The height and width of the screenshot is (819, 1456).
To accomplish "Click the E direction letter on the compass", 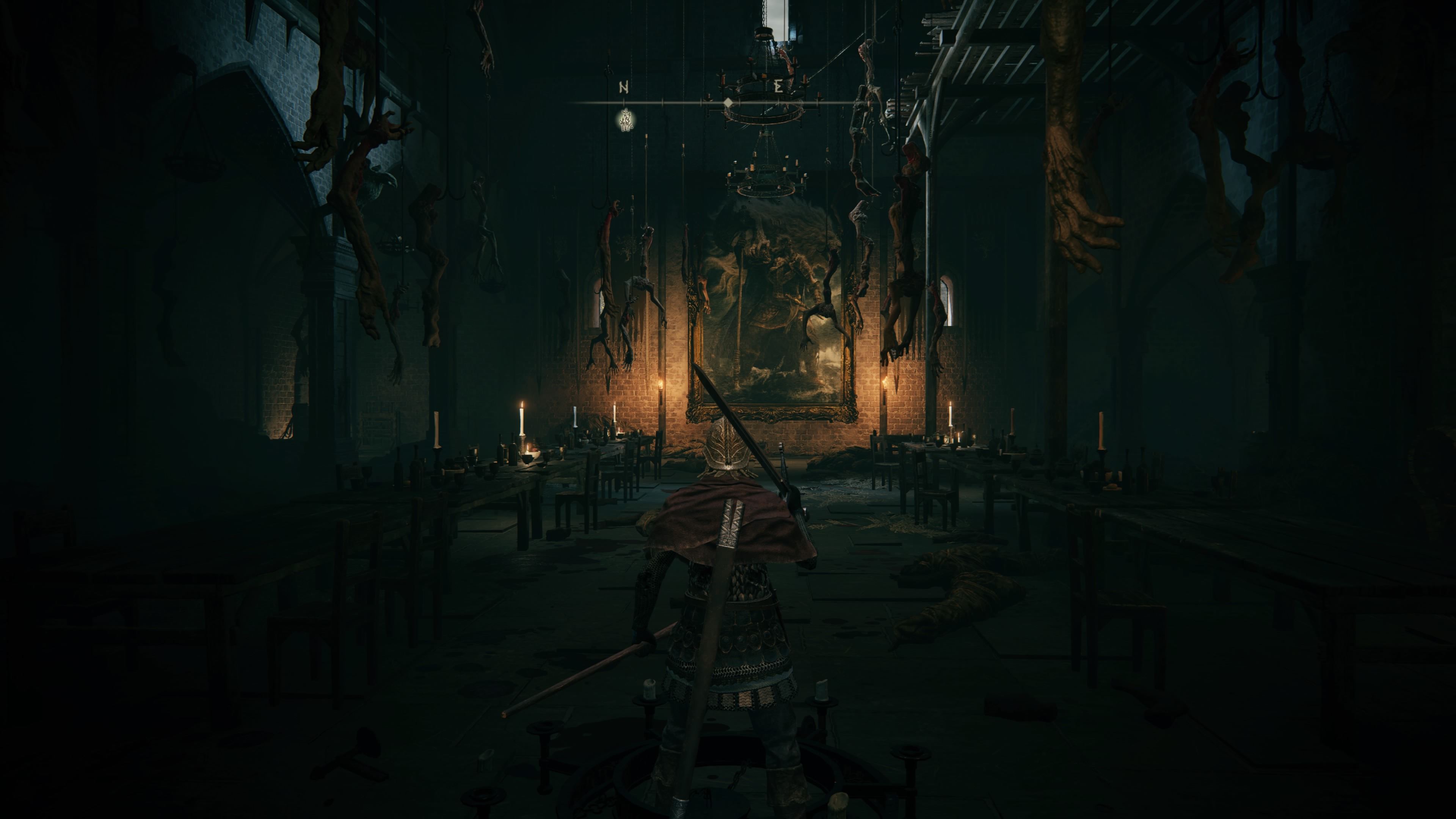I will coord(778,87).
